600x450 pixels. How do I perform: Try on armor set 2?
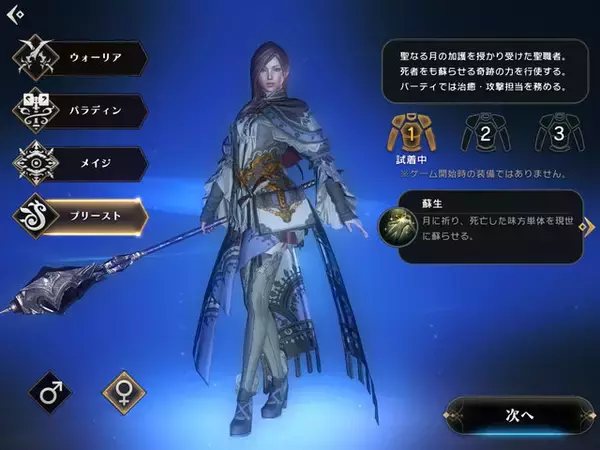(484, 131)
